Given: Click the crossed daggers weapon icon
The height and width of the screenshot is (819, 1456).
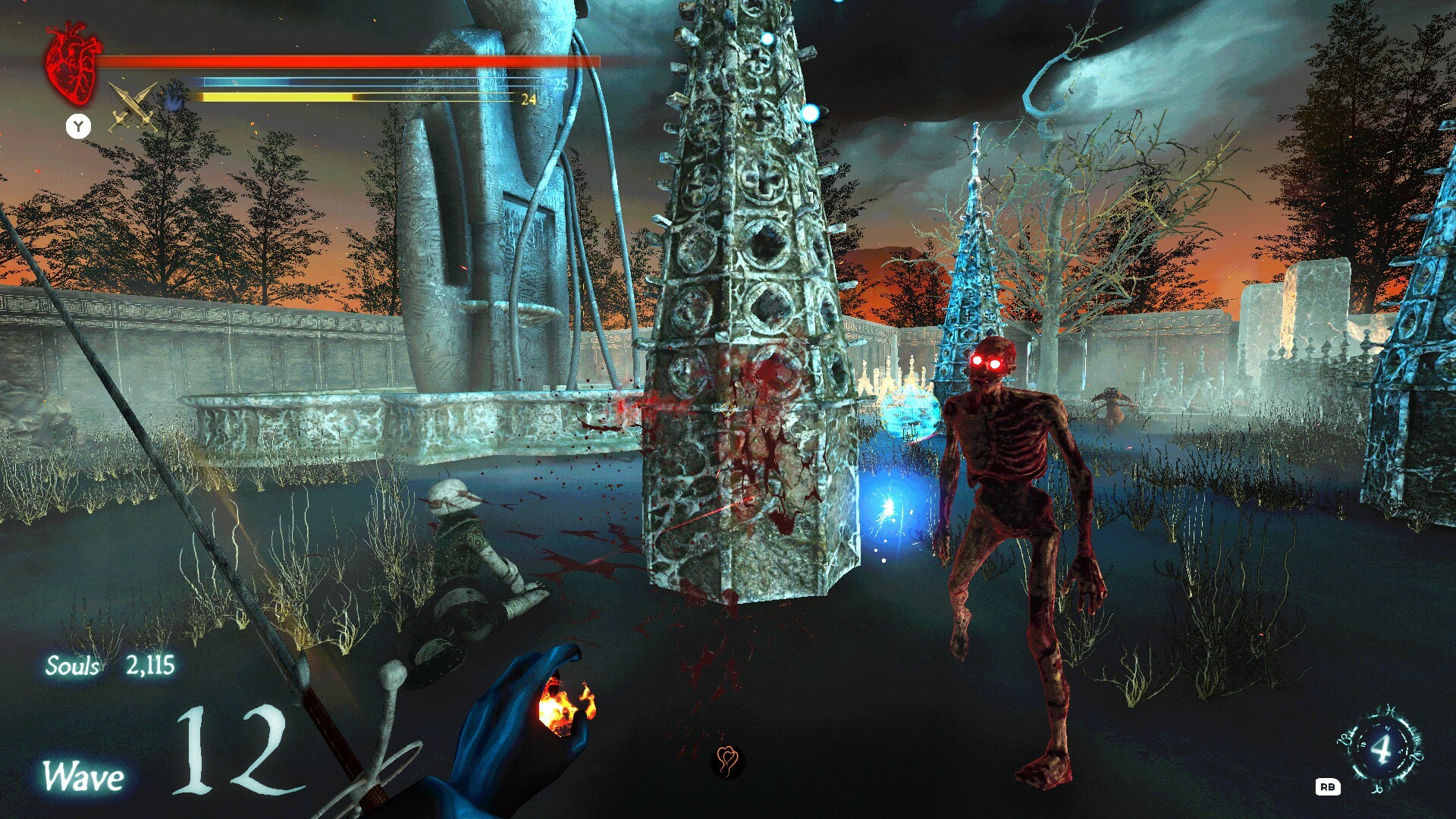Looking at the screenshot, I should pos(132,108).
